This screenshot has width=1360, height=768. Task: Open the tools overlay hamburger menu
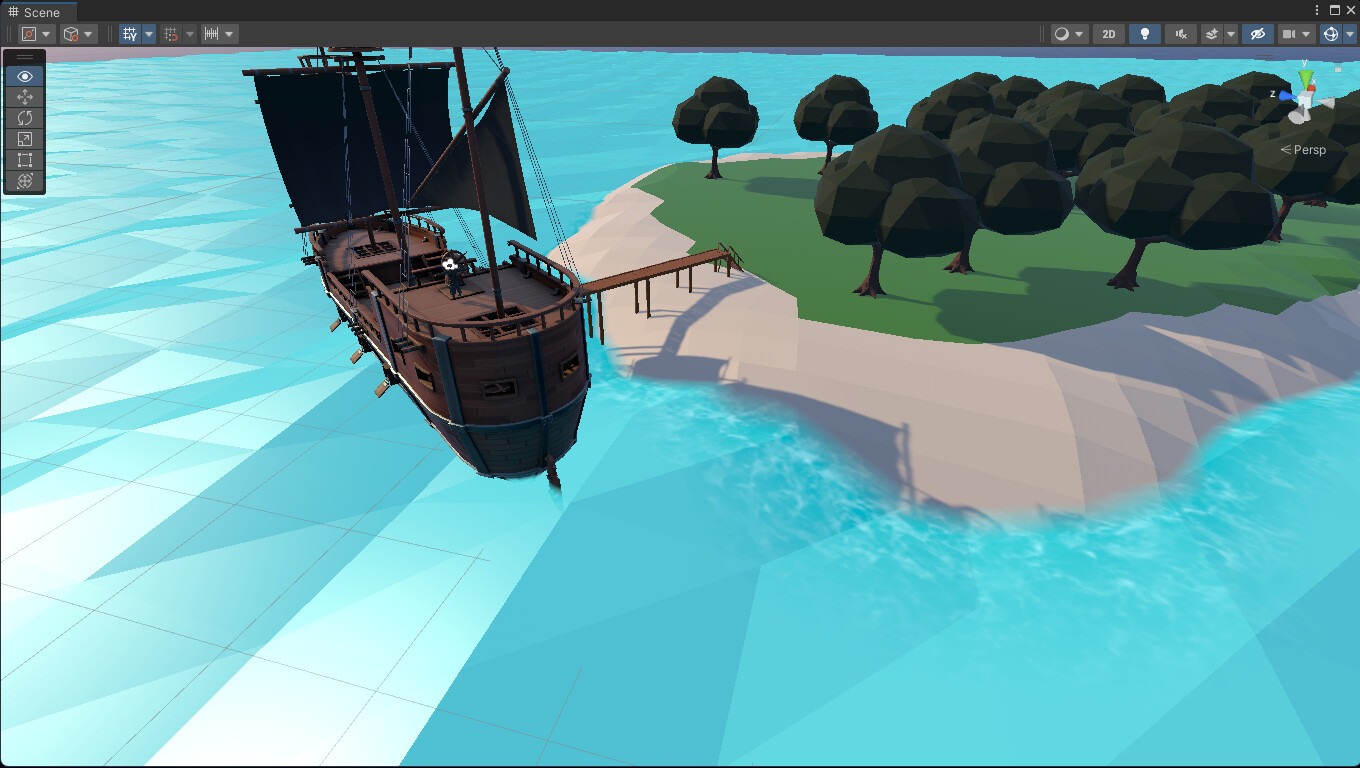24,57
